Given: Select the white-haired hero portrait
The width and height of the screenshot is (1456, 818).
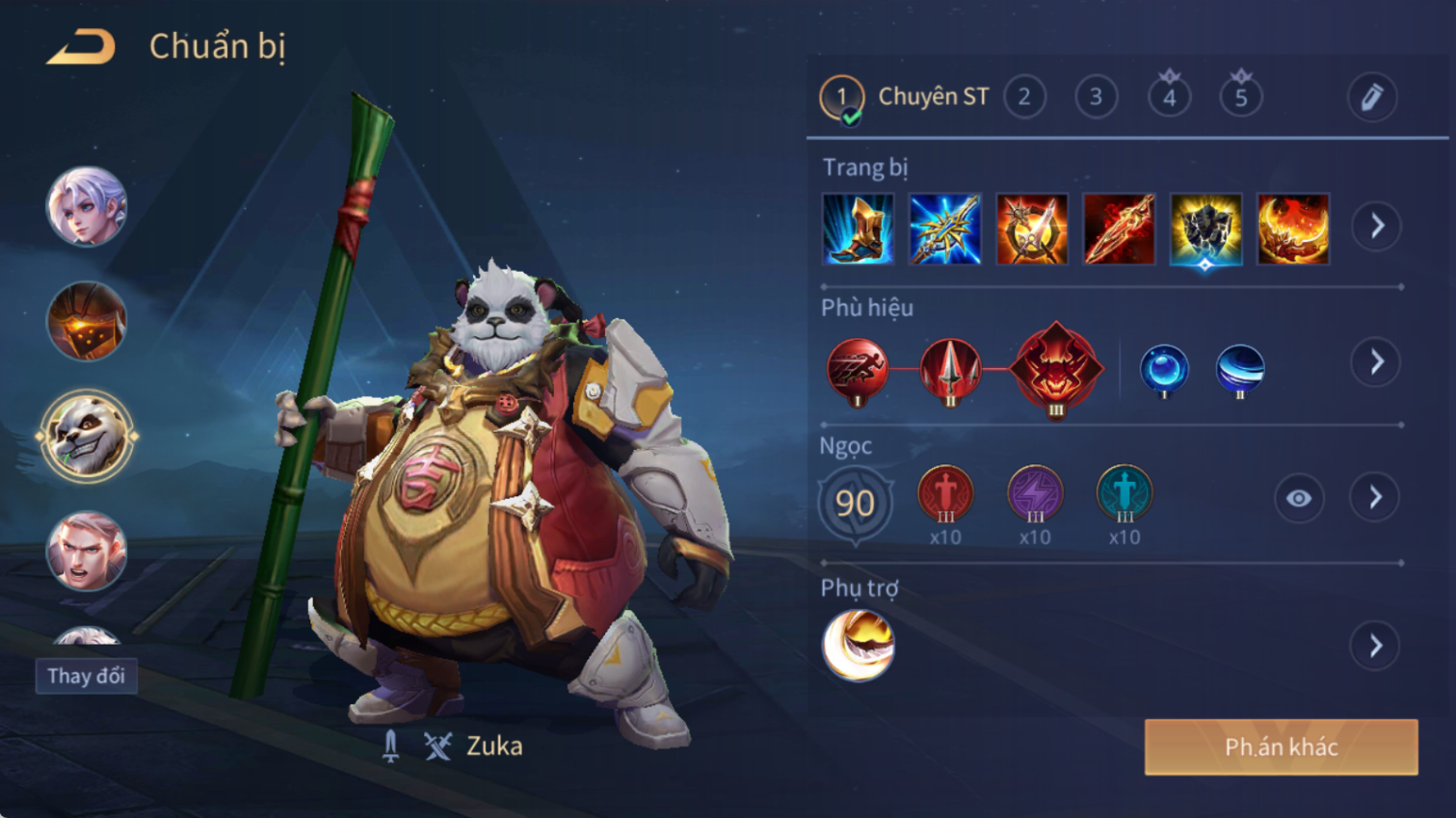Looking at the screenshot, I should [87, 206].
